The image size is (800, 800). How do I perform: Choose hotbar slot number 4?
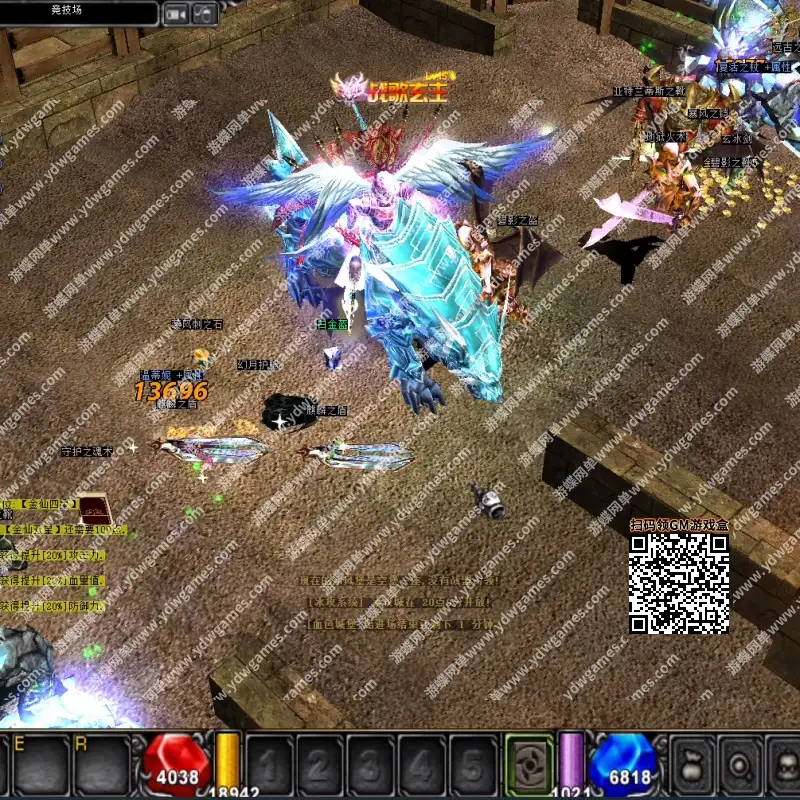click(421, 765)
